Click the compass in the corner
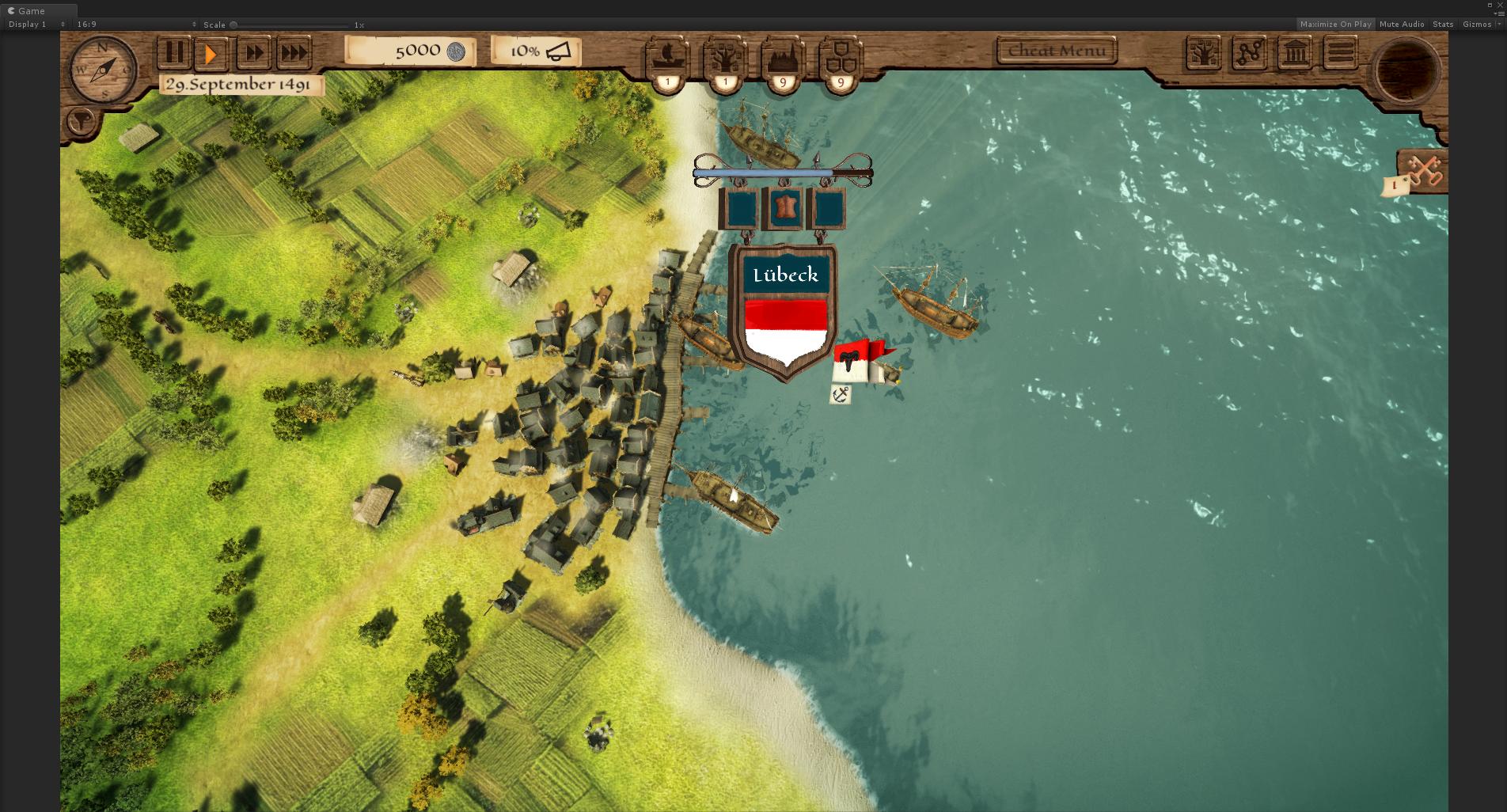1507x812 pixels. pos(103,70)
